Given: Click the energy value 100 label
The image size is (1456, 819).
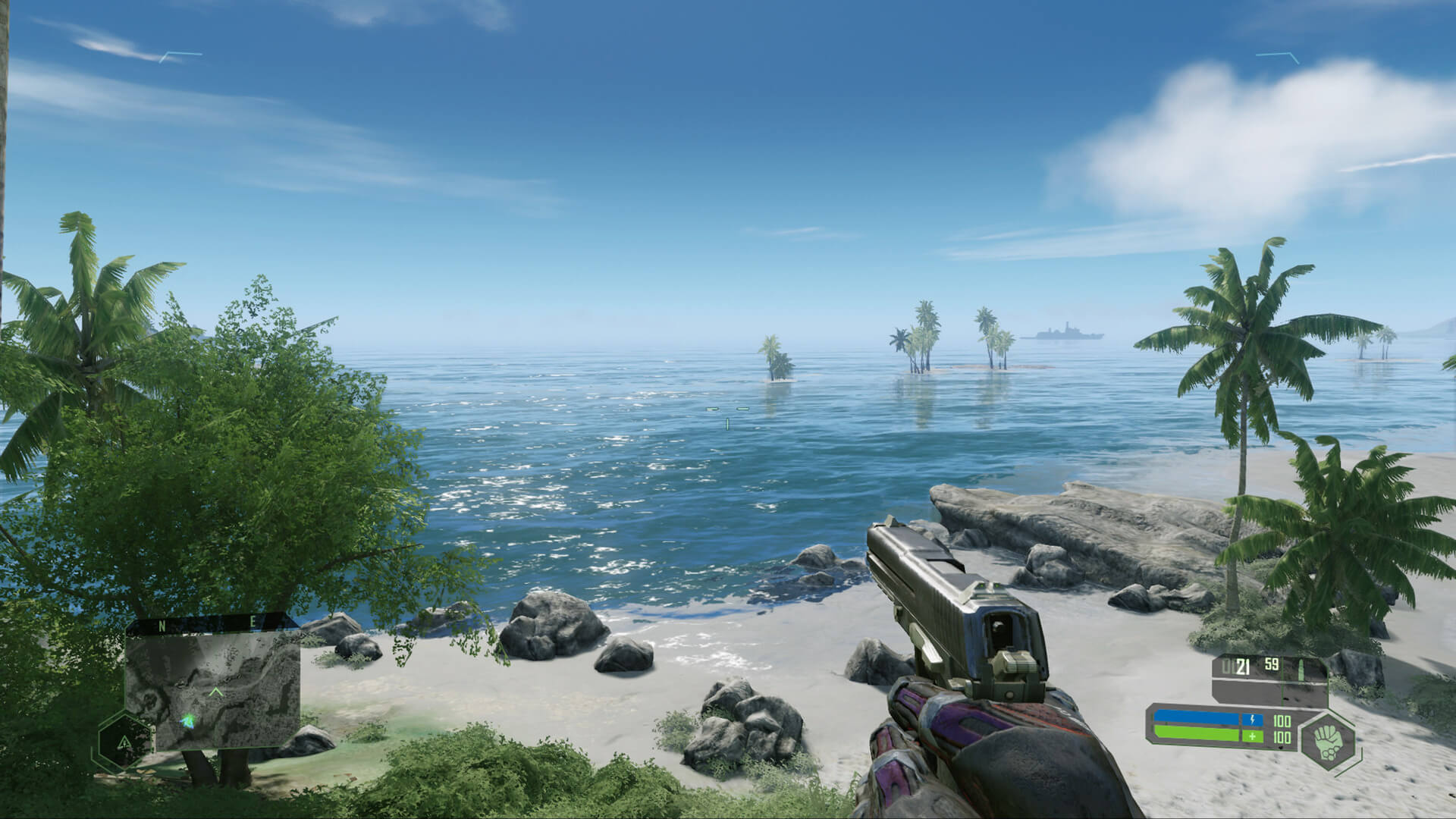Looking at the screenshot, I should click(x=1282, y=722).
